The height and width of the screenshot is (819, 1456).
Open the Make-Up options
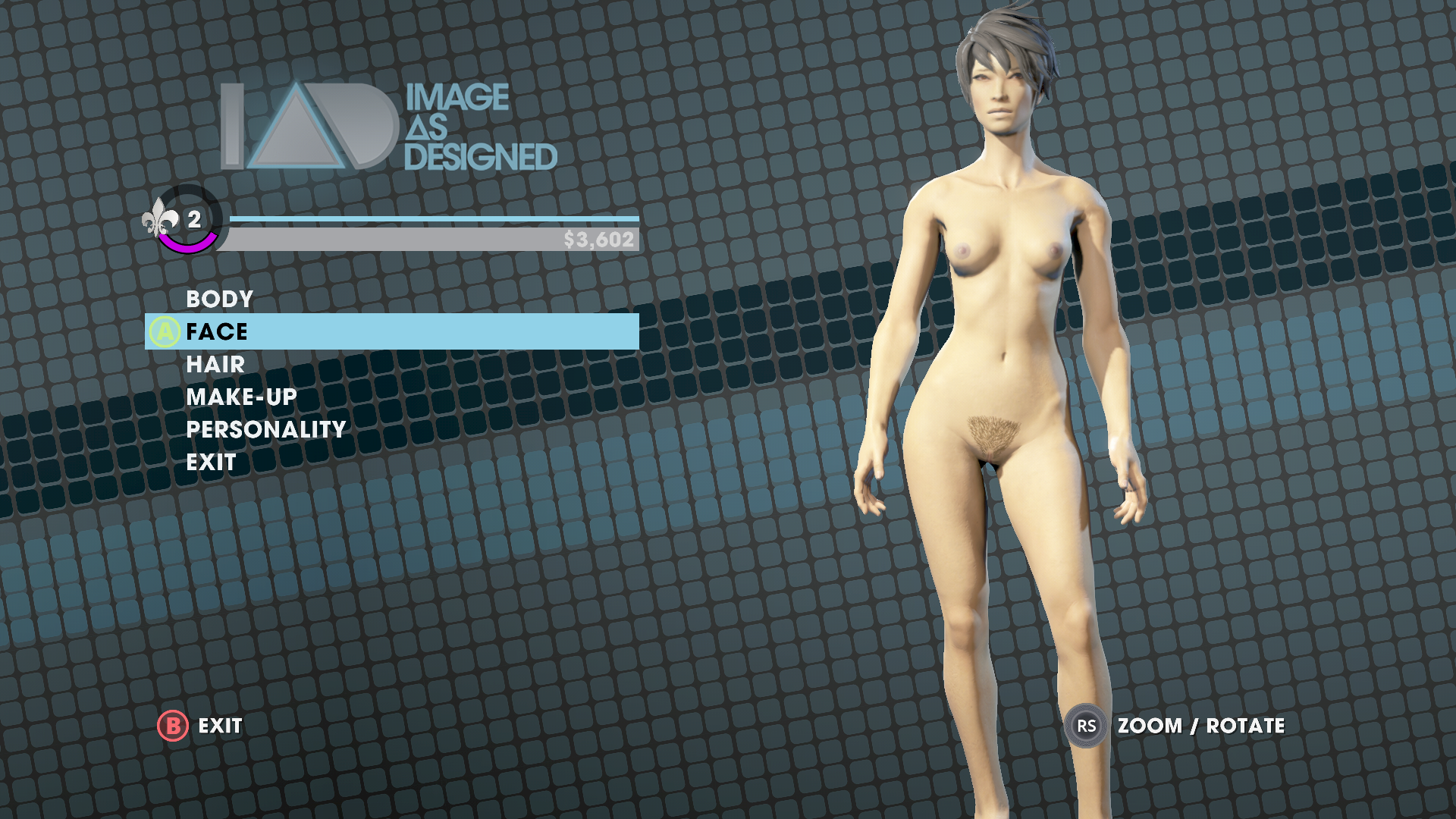pyautogui.click(x=241, y=397)
